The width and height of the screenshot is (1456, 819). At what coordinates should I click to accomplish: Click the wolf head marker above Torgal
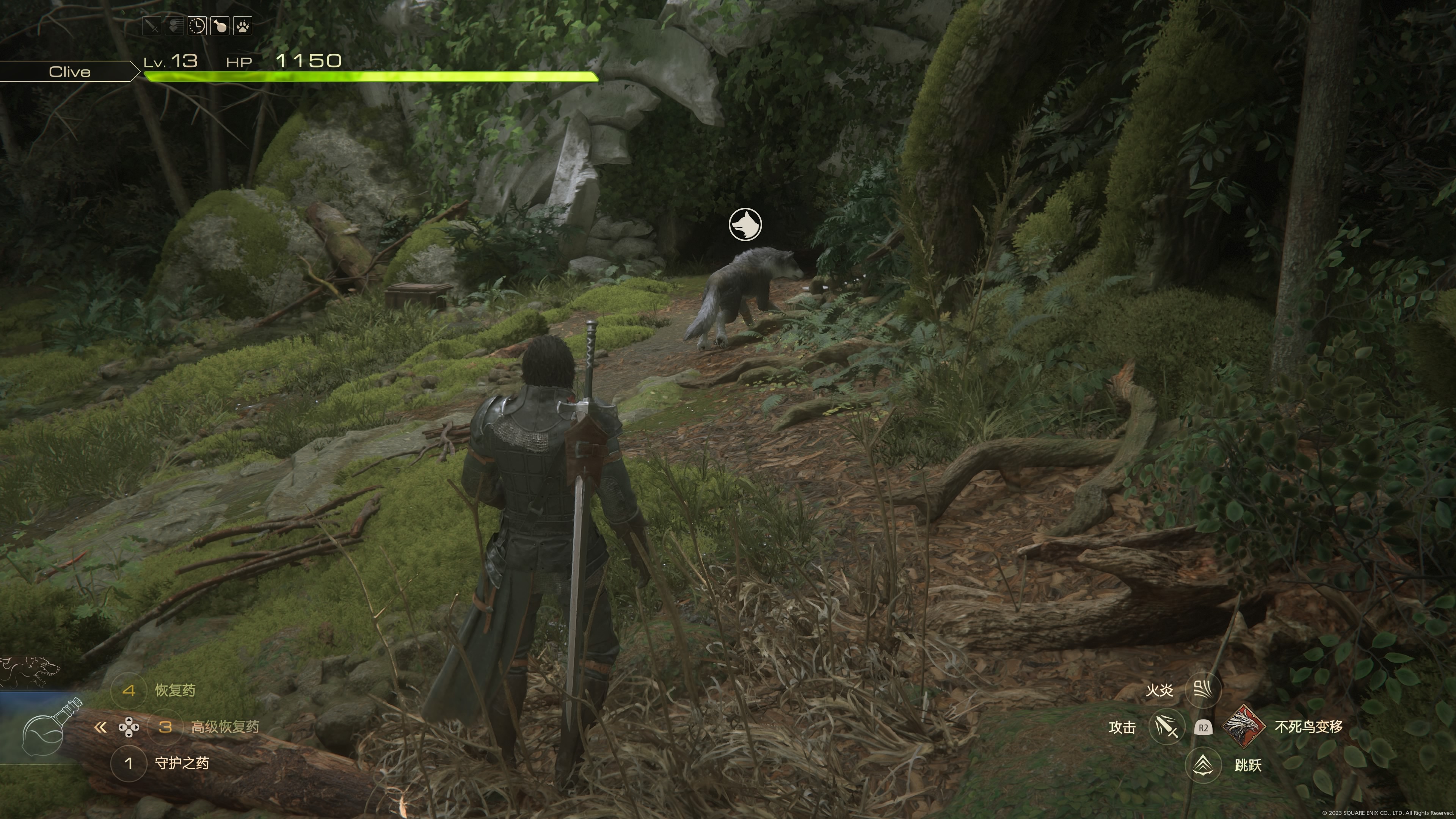[745, 224]
